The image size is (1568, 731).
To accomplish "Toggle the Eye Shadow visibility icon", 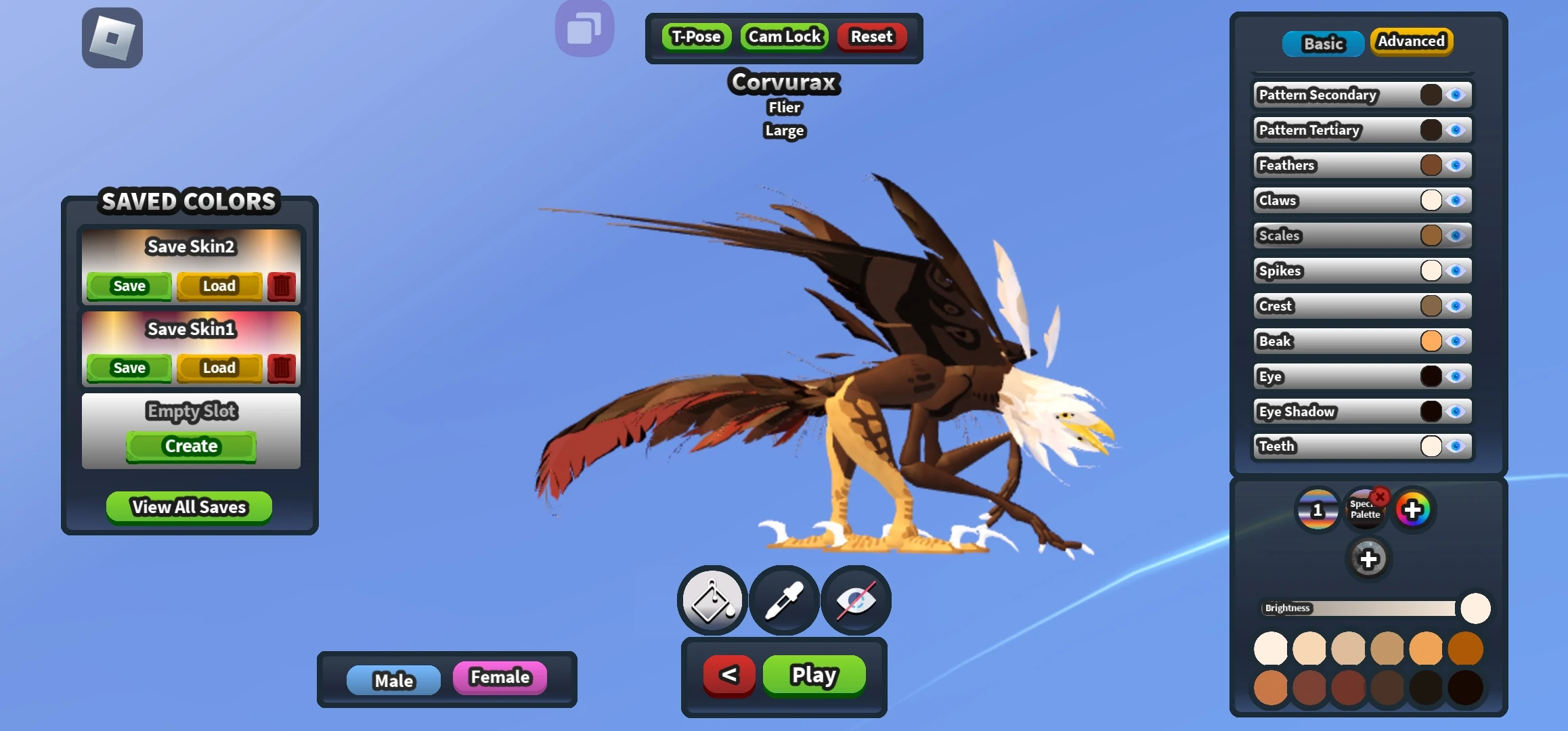I will click(1457, 411).
